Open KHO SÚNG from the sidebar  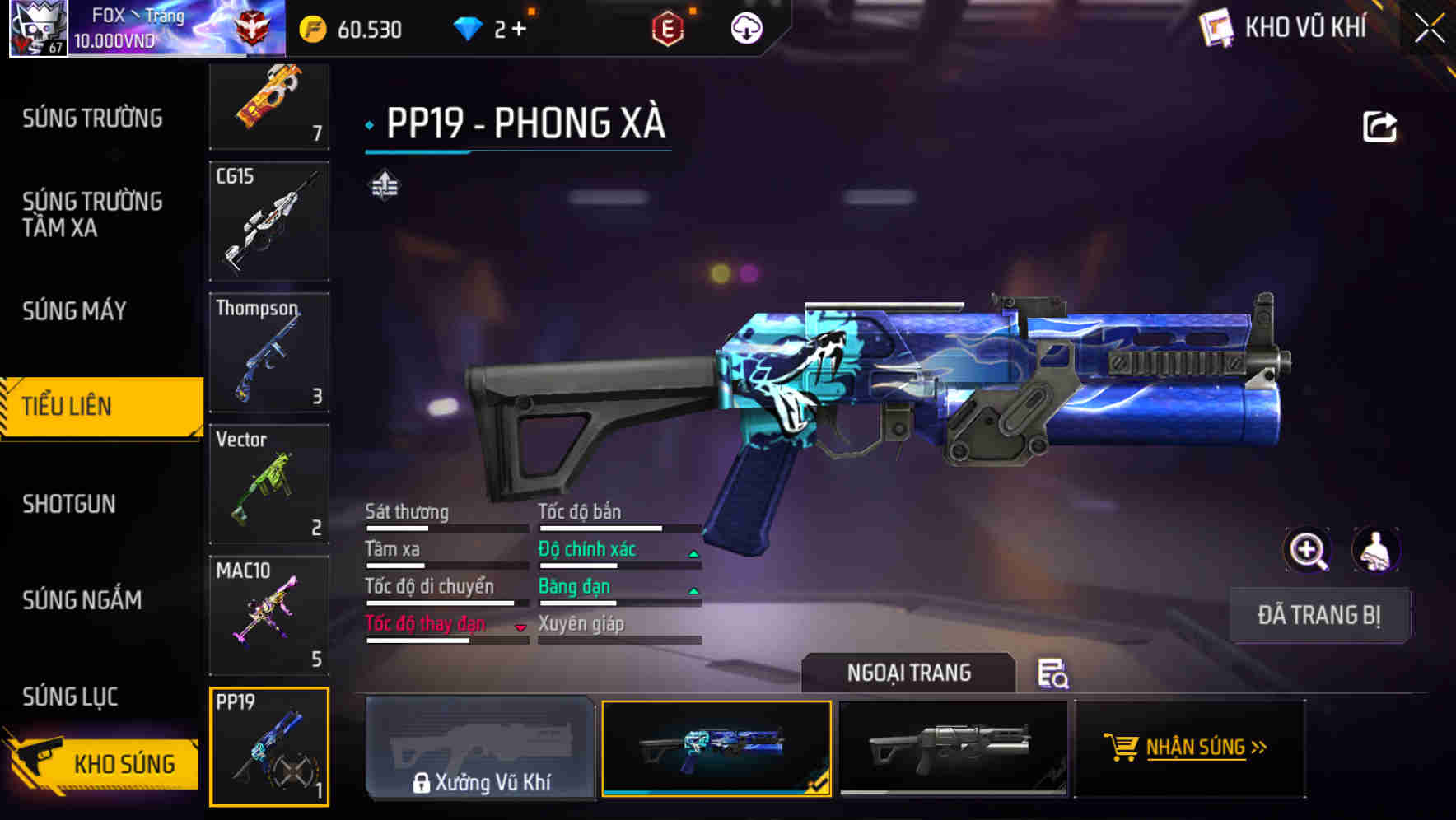pos(124,763)
